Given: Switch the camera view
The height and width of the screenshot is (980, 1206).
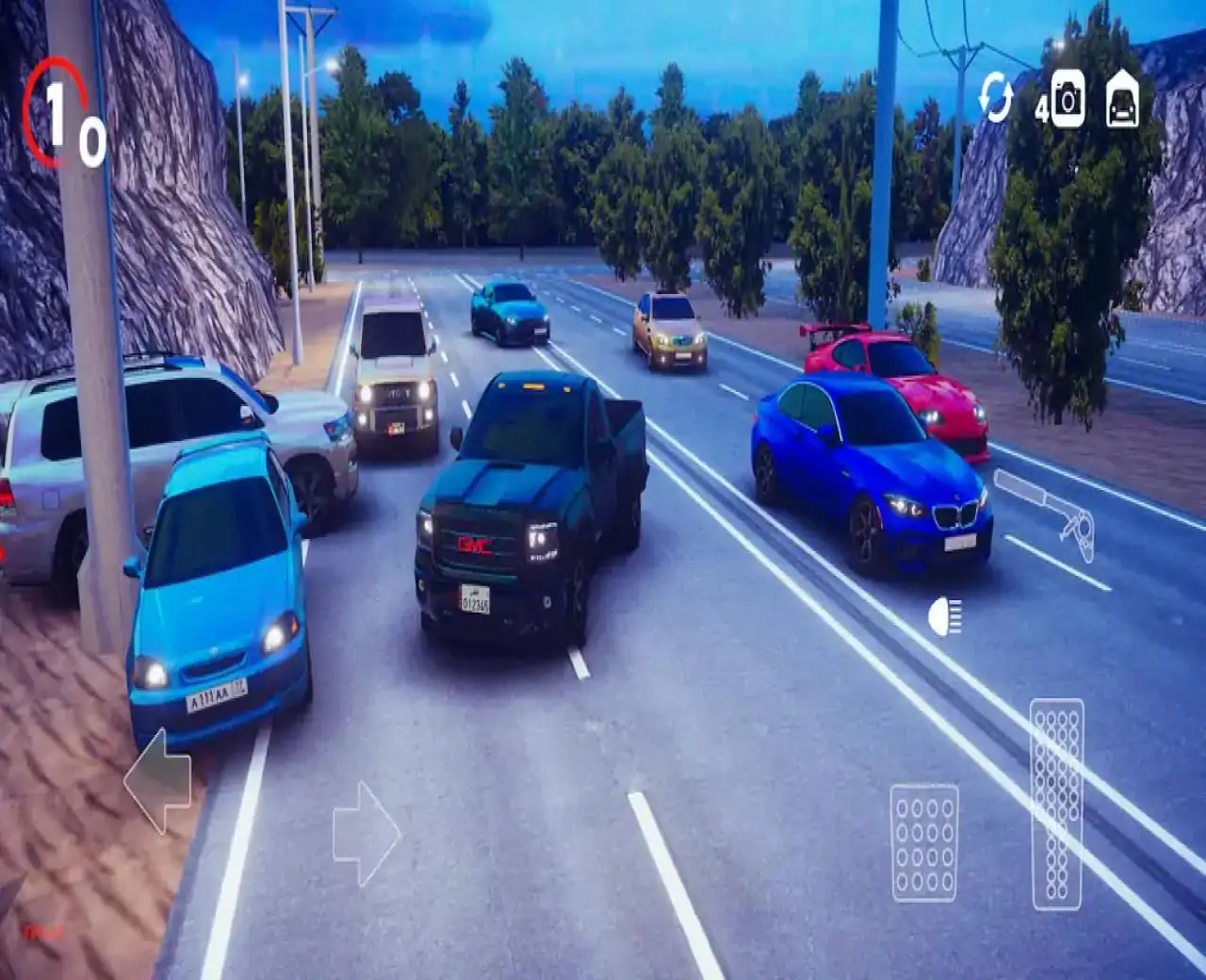Looking at the screenshot, I should (x=1067, y=100).
